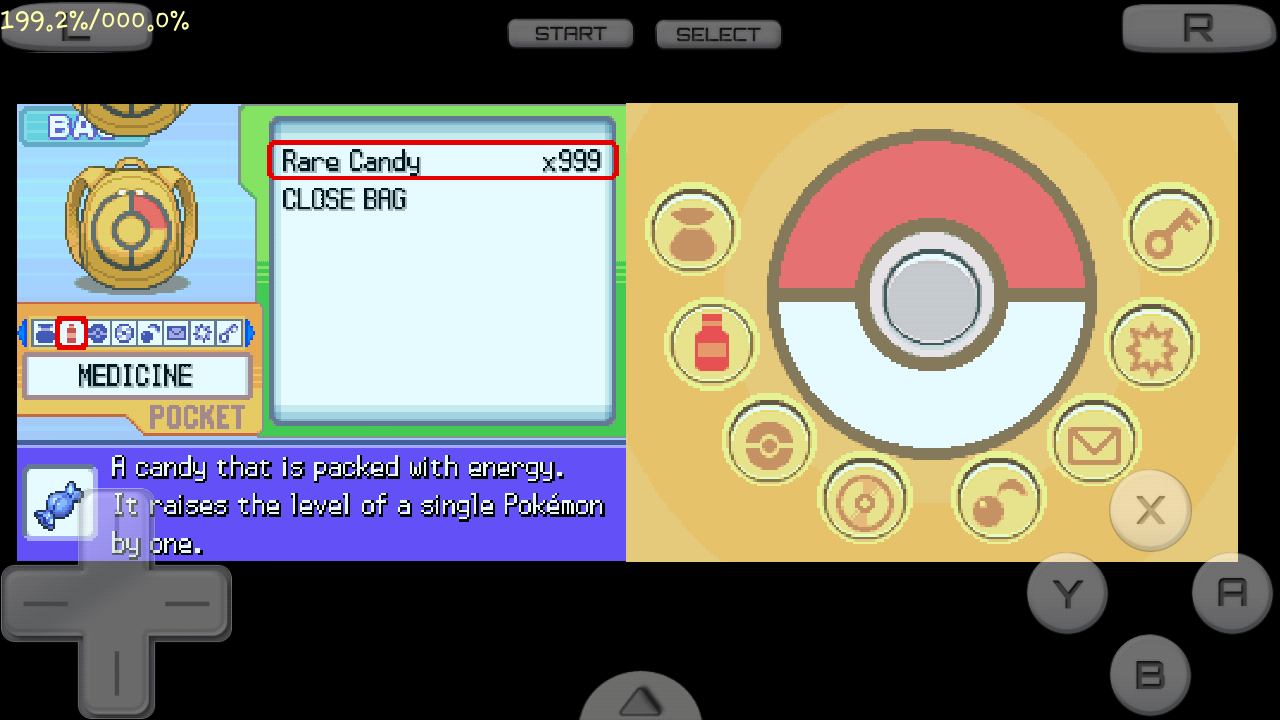The width and height of the screenshot is (1280, 720).
Task: Open the Poké Balls pocket icon
Action: click(x=98, y=333)
